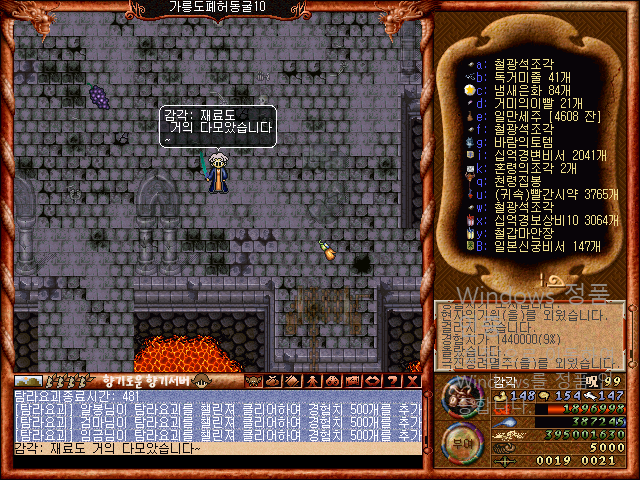Click the chat input line

[x=215, y=448]
